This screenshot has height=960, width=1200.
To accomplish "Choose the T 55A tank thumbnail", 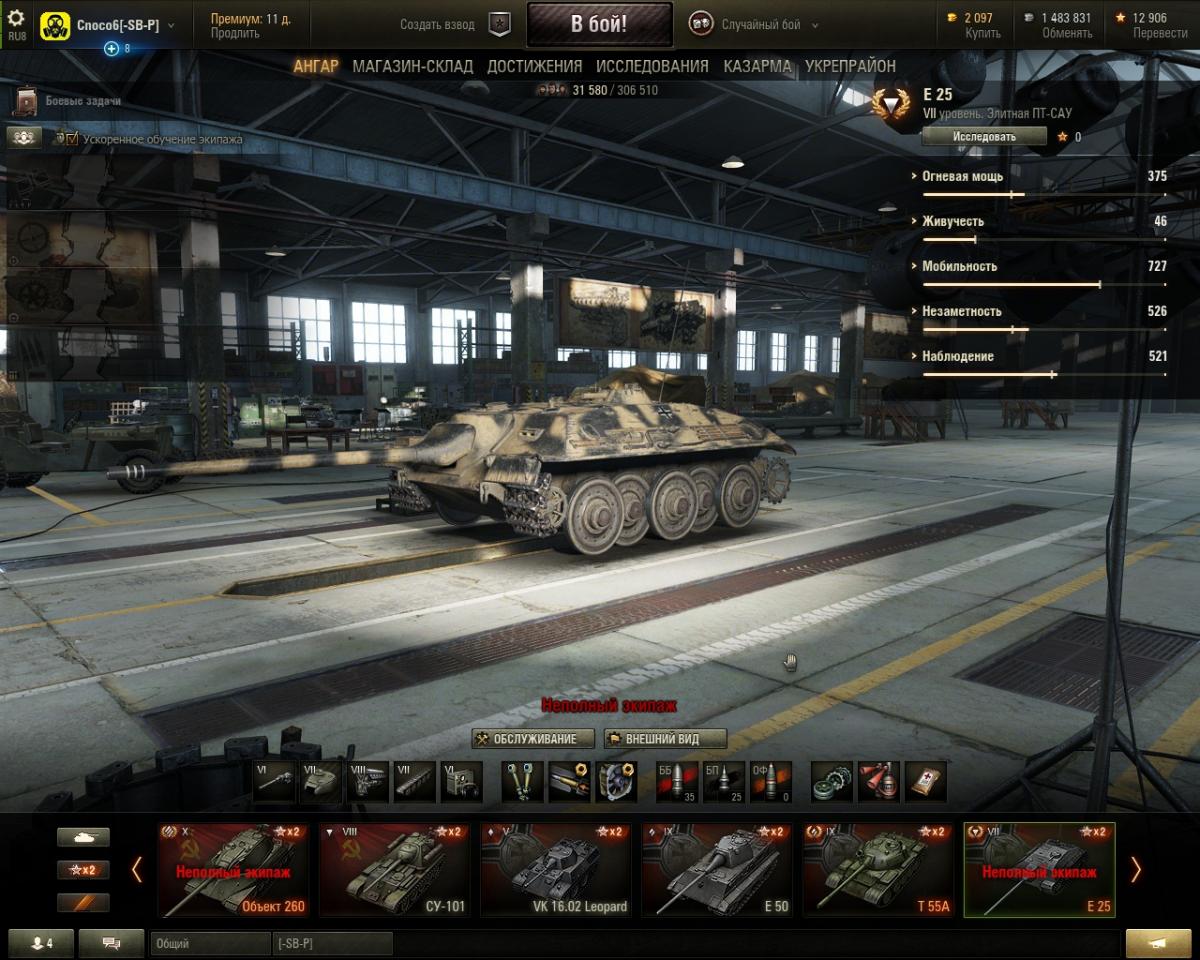I will click(876, 869).
